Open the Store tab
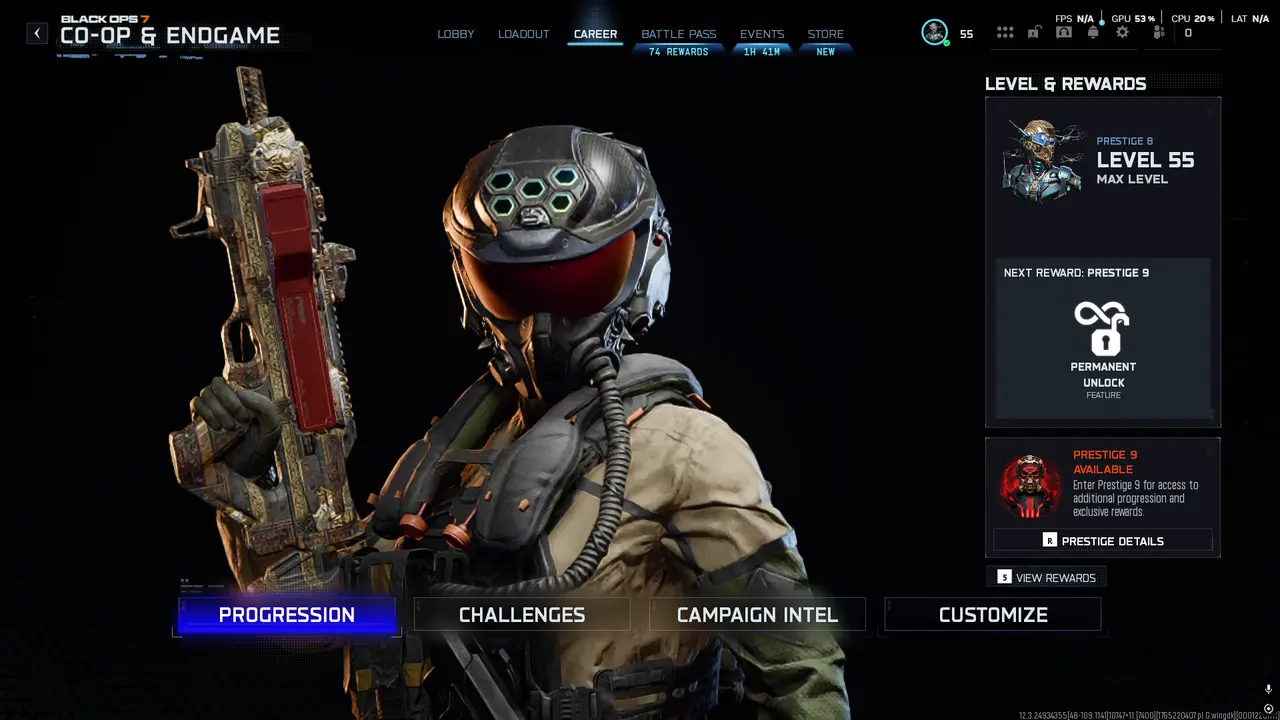Viewport: 1280px width, 720px height. (825, 34)
